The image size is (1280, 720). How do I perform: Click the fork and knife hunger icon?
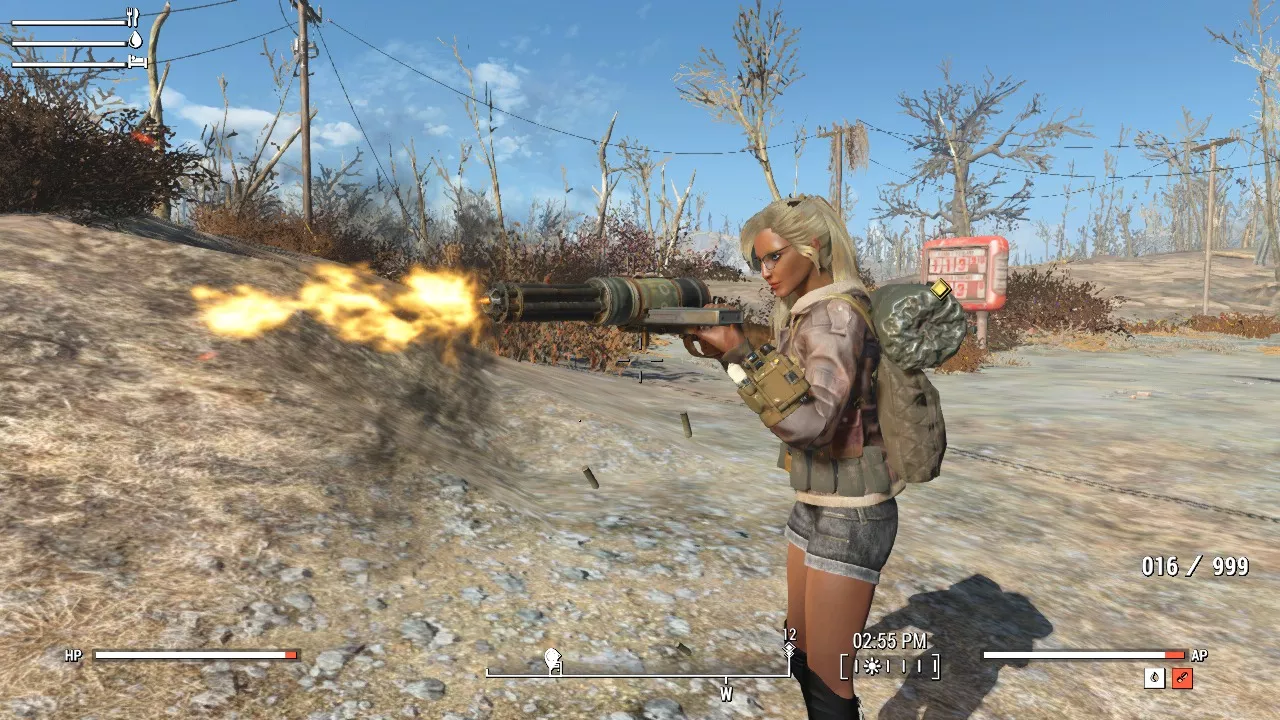coord(133,18)
